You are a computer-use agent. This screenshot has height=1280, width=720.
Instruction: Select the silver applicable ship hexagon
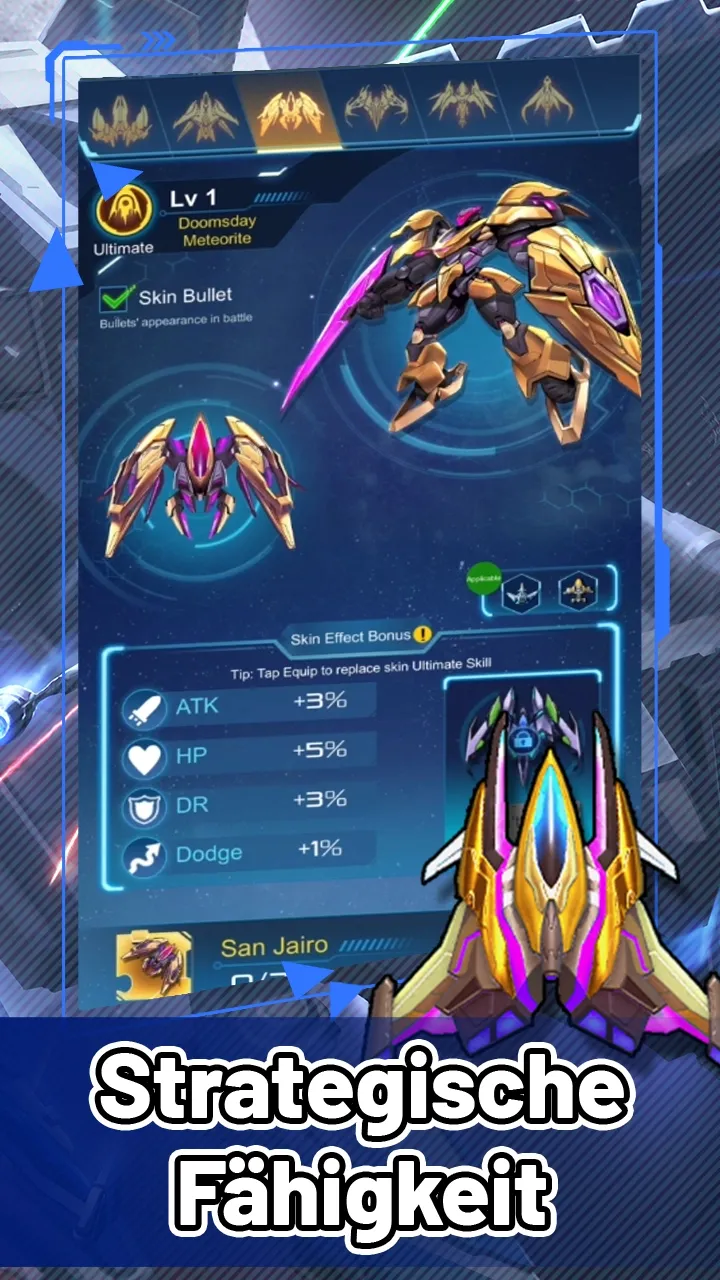point(521,592)
